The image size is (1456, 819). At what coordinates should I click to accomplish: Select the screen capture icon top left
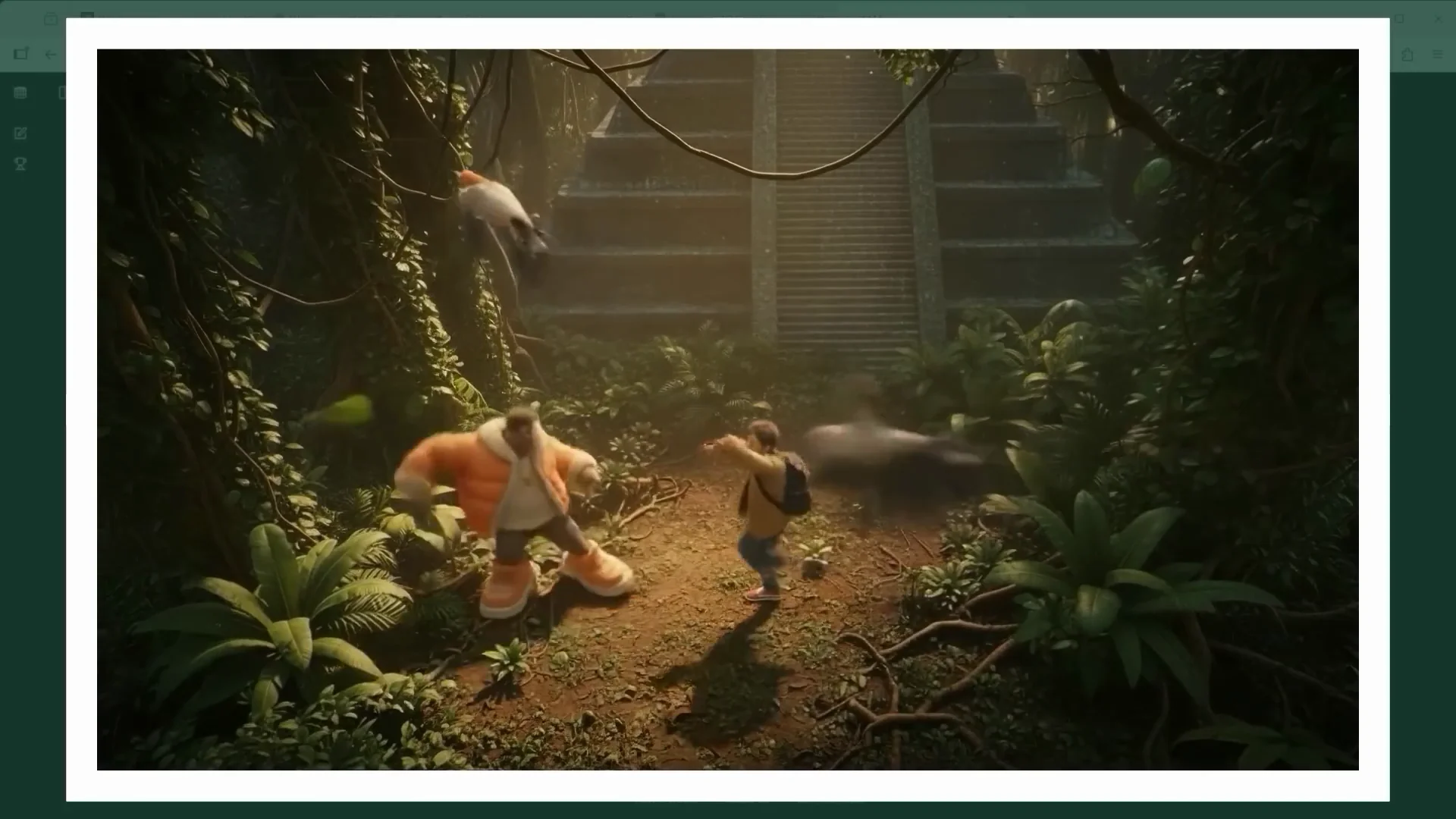coord(20,54)
